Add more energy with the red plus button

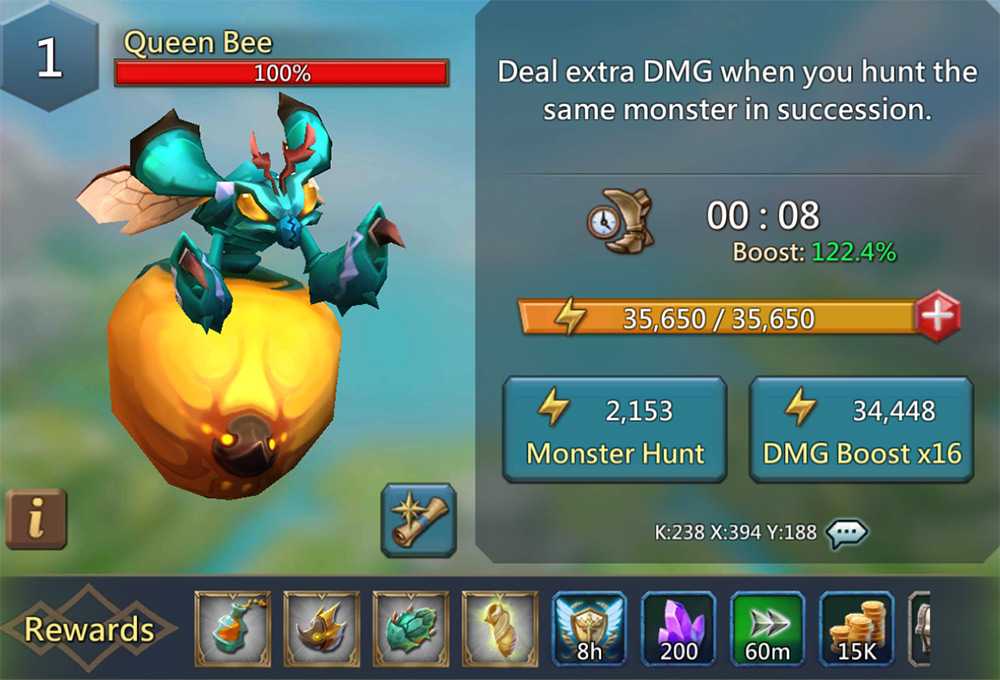click(x=937, y=318)
